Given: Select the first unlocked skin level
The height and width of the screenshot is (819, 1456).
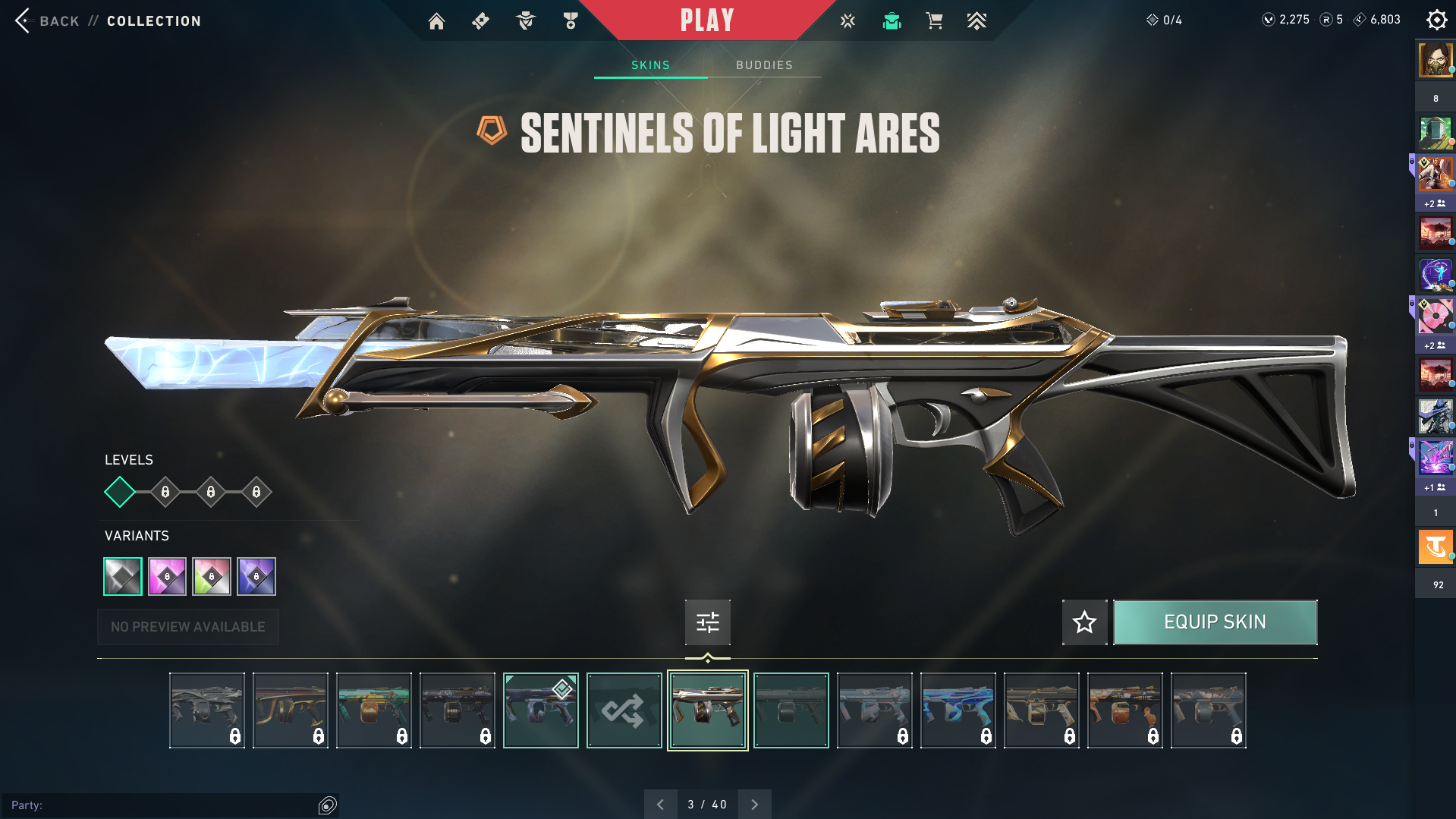Looking at the screenshot, I should click(120, 492).
